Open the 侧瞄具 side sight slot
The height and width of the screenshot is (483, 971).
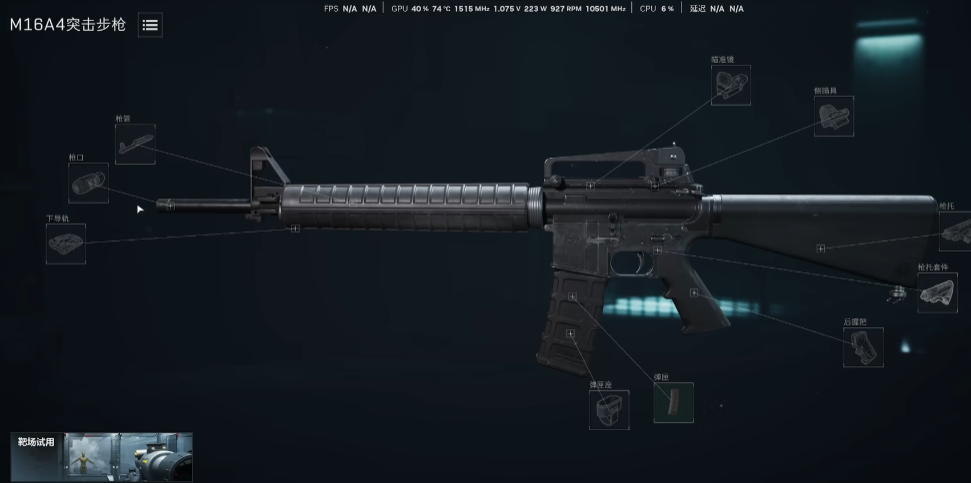(833, 117)
